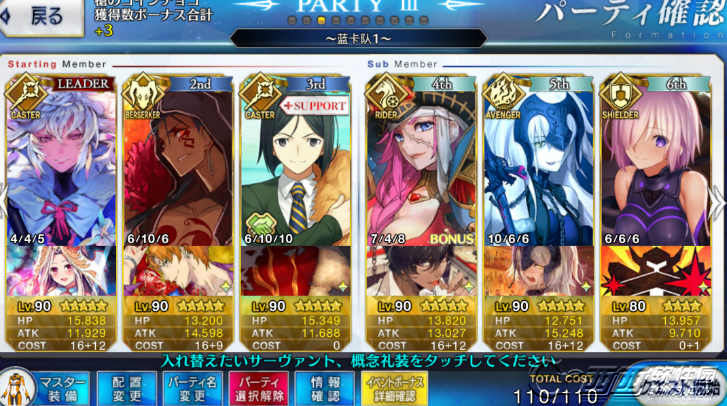Image resolution: width=727 pixels, height=406 pixels.
Task: Choose the 6th slot Shielder servant card
Action: 652,165
